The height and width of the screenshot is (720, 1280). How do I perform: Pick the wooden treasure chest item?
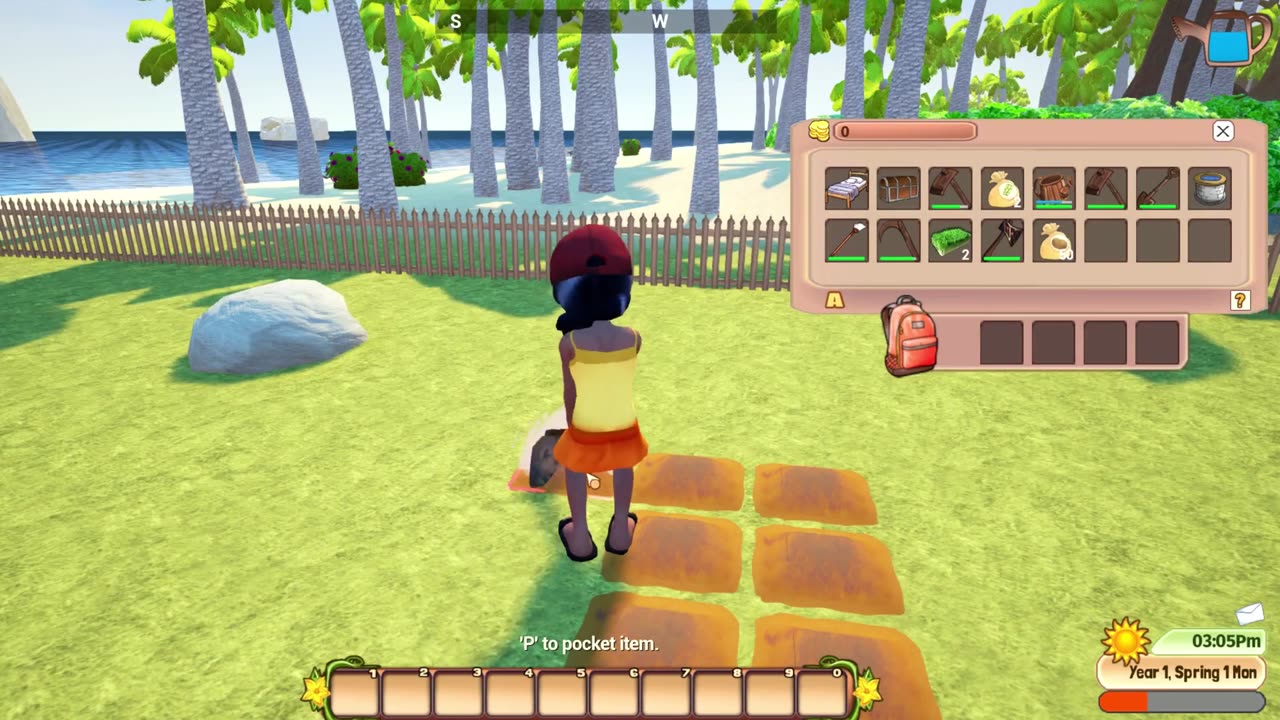(x=898, y=188)
